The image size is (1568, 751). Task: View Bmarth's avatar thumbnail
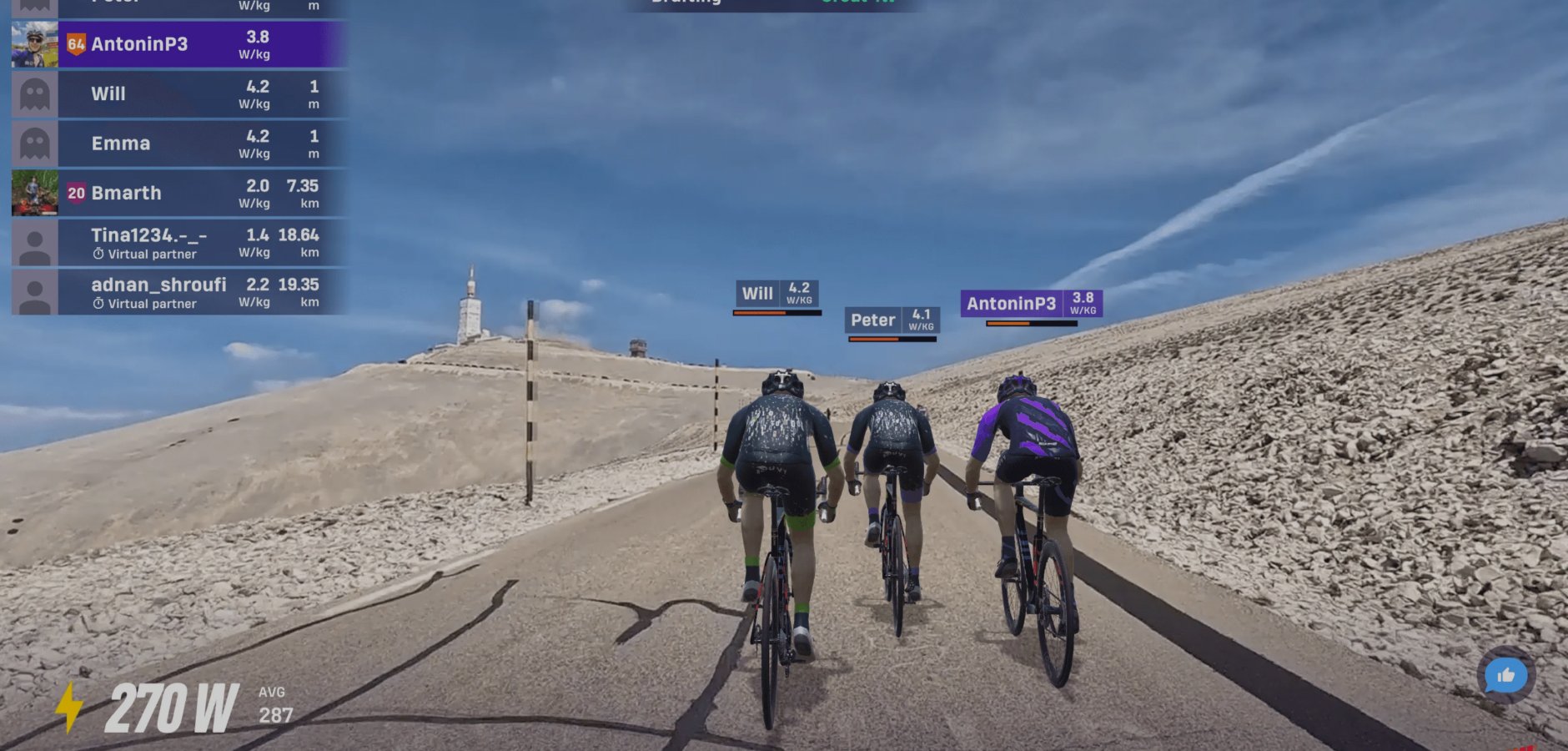point(35,193)
